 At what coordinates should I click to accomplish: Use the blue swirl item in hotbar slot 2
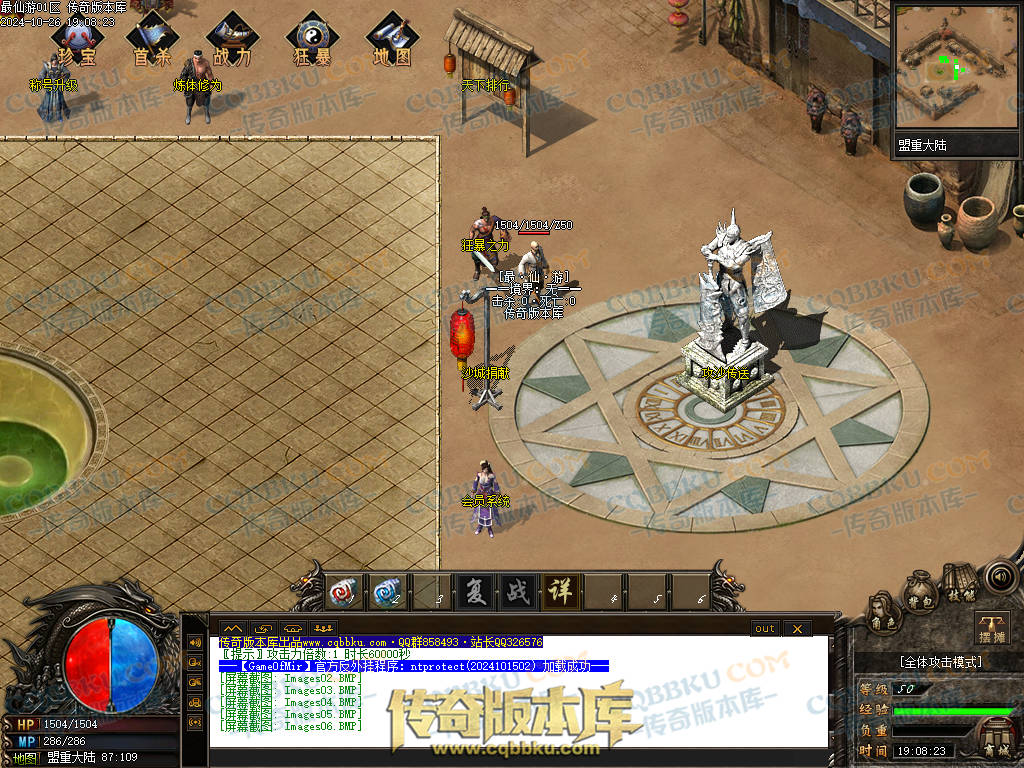[388, 593]
